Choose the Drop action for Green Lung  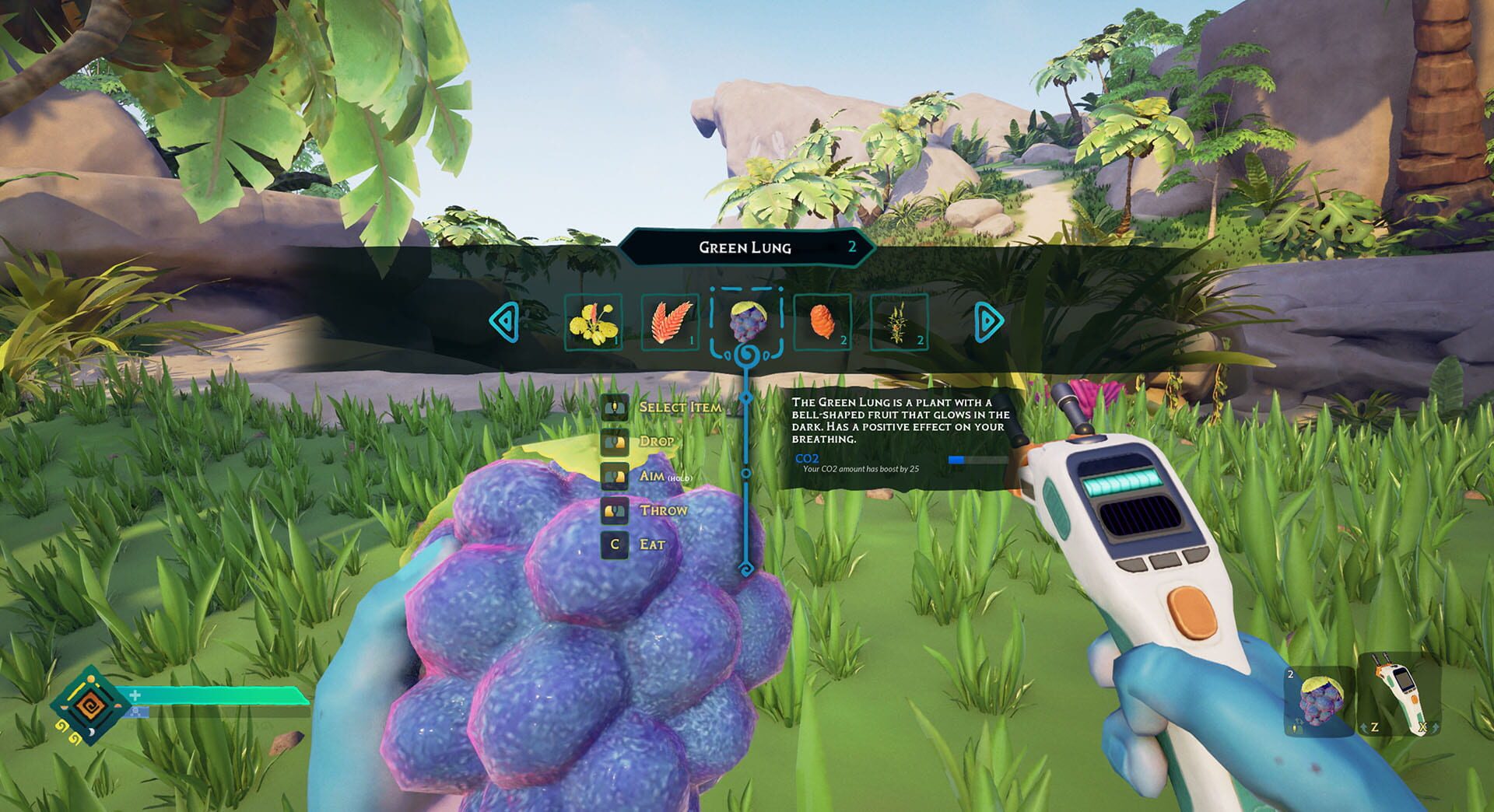click(658, 441)
